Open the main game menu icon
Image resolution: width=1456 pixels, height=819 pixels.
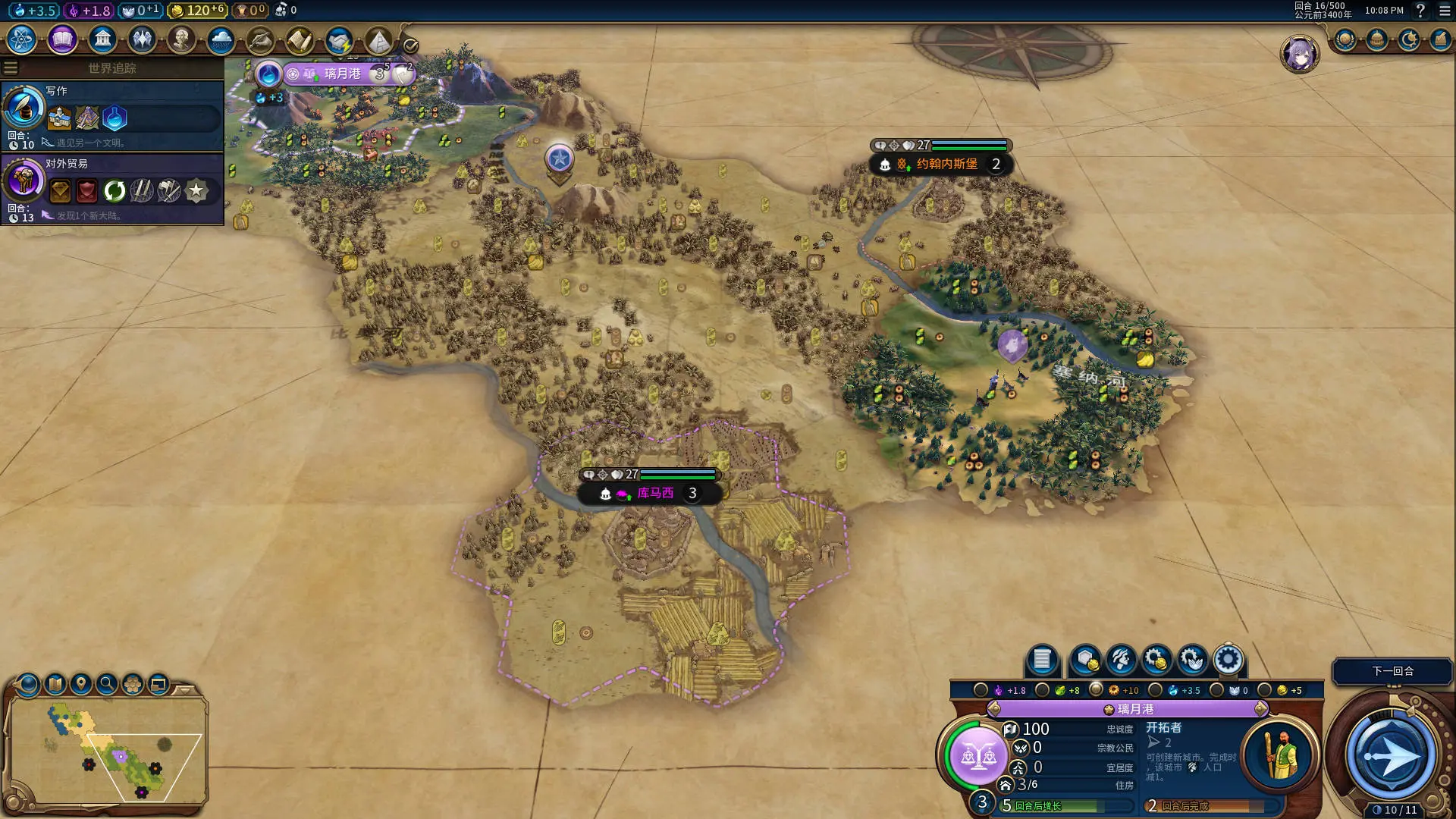tap(1445, 11)
